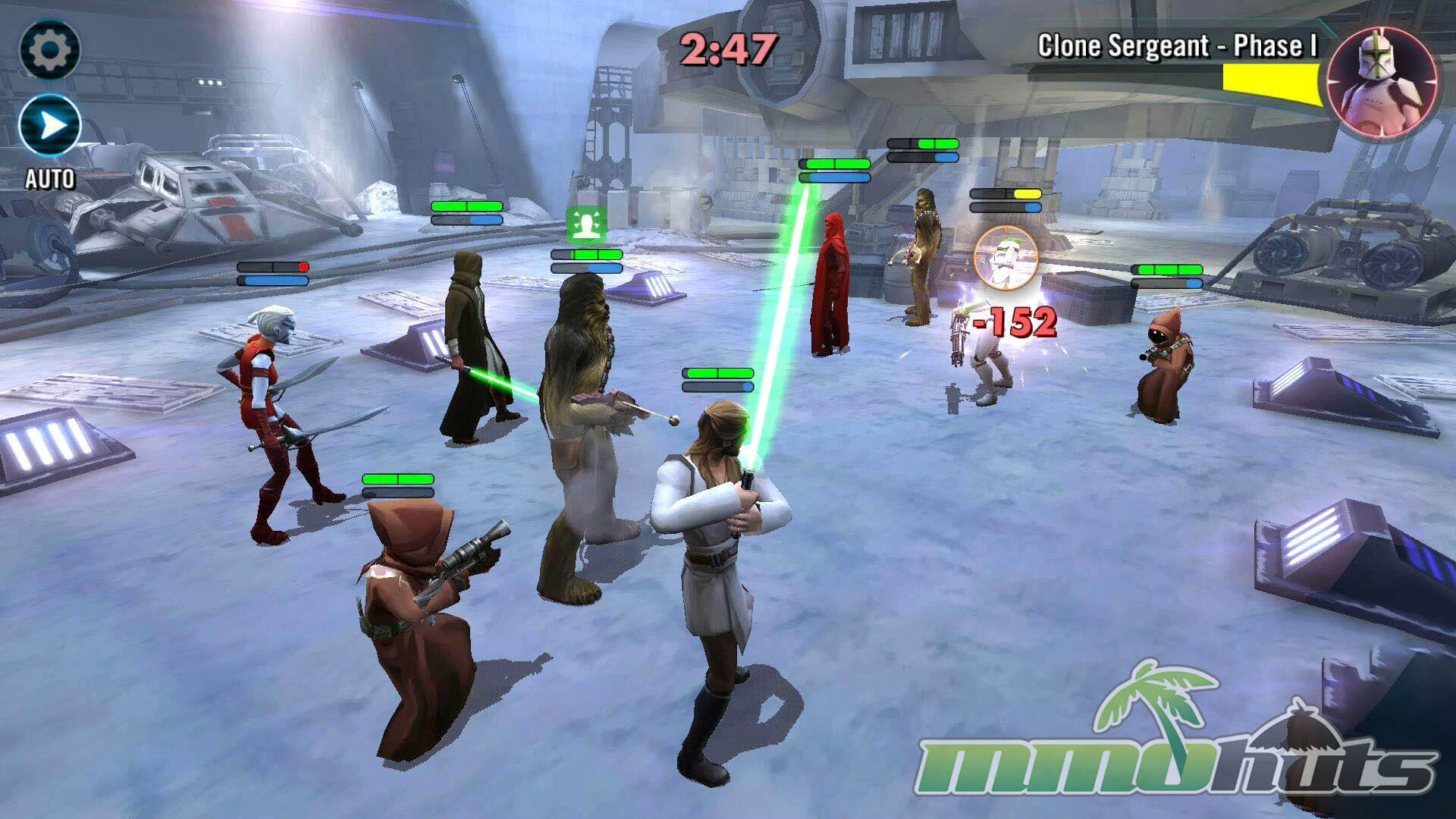Select the Clone Sergeant boss portrait

(1382, 82)
